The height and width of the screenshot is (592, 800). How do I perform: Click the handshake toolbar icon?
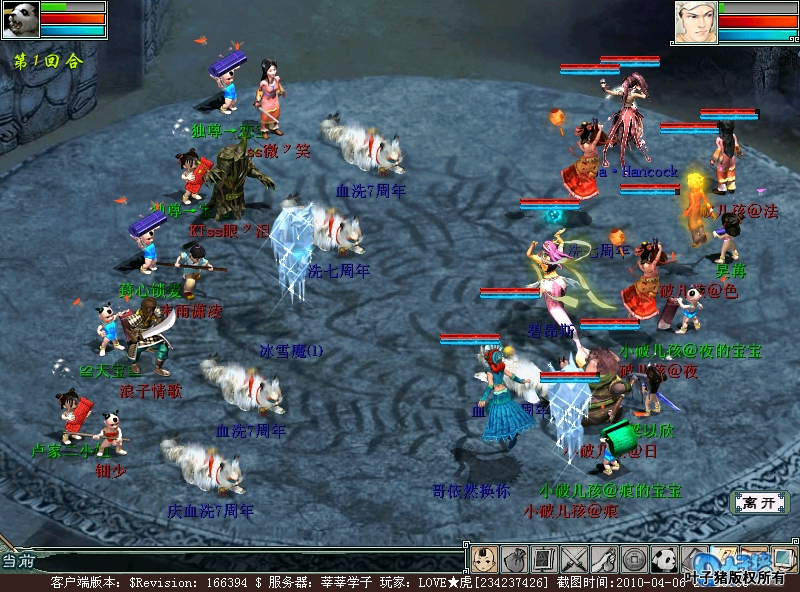click(604, 558)
